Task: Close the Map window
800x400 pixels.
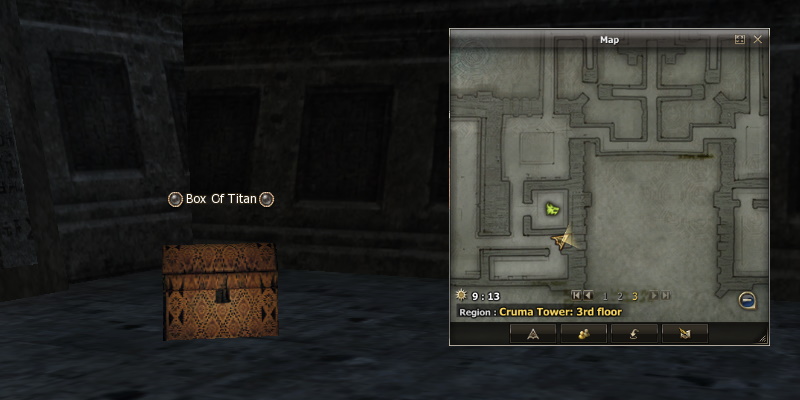Action: point(757,40)
